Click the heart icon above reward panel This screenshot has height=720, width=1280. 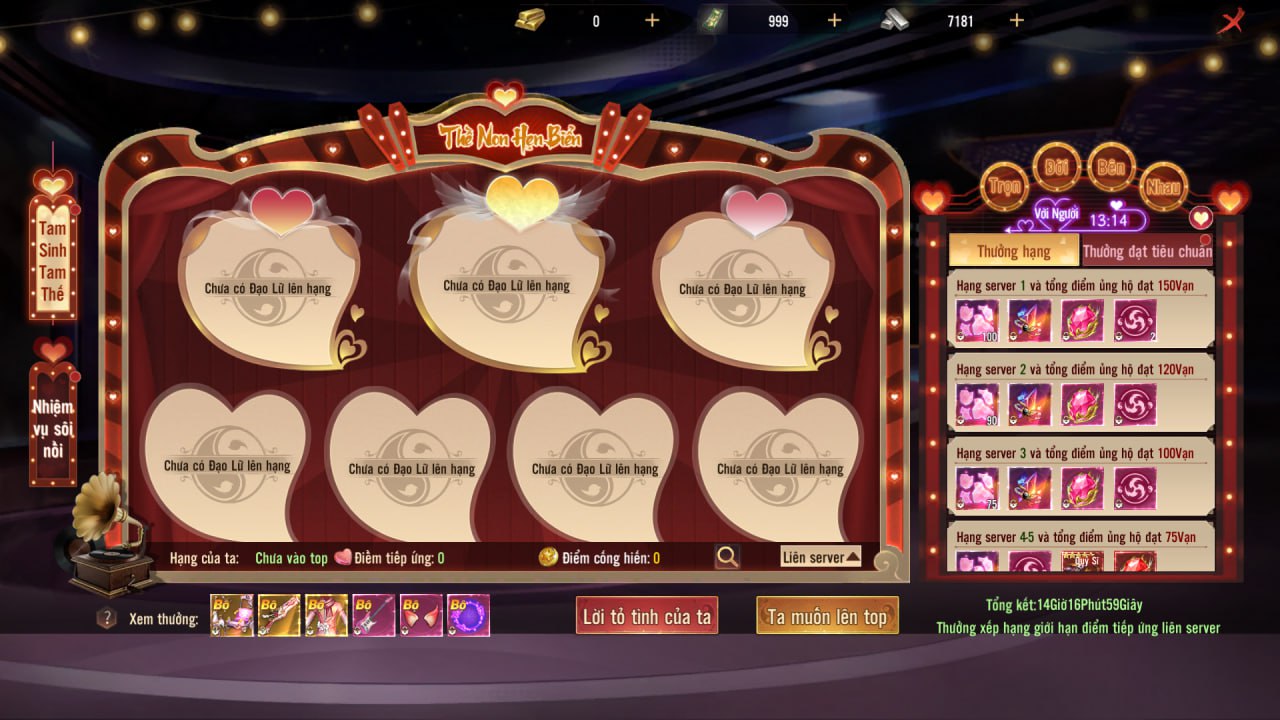1200,217
